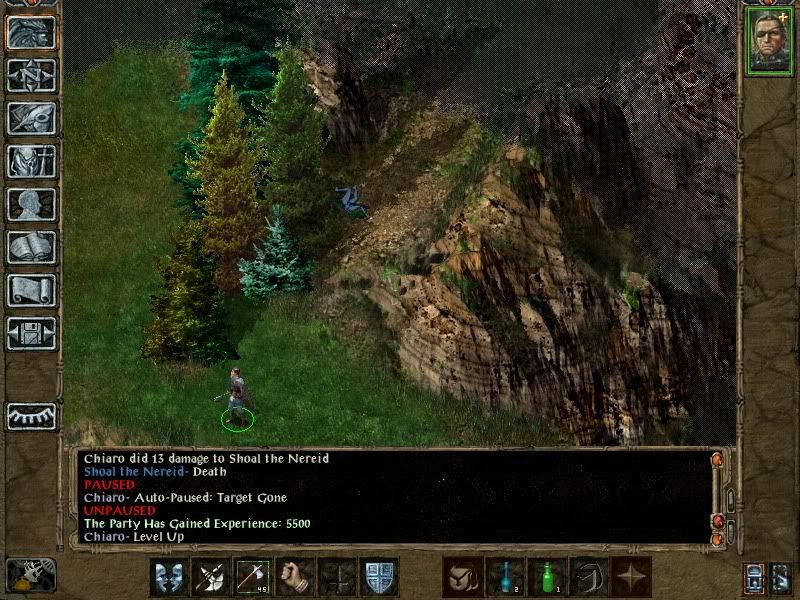The image size is (800, 600).
Task: Open the character record head button
Action: coord(31,204)
